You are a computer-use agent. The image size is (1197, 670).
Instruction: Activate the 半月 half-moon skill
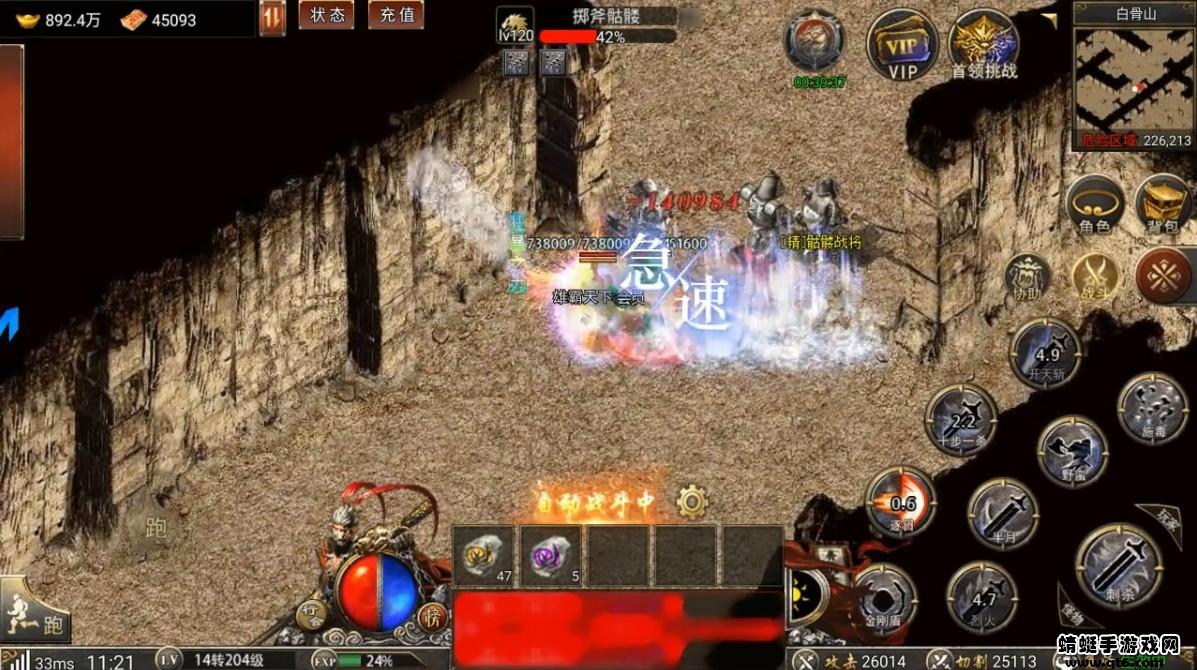point(1003,513)
